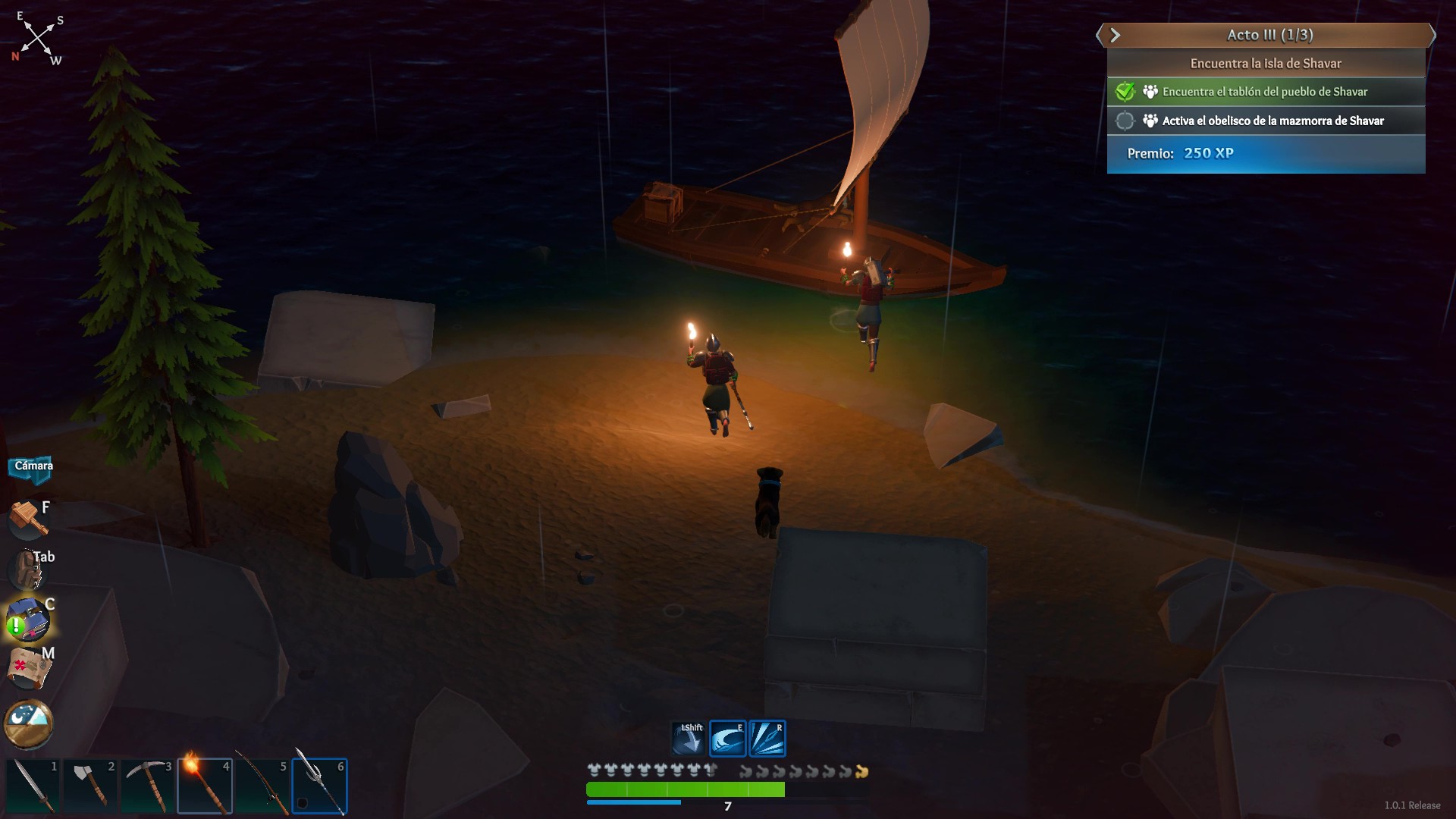This screenshot has height=819, width=1456.
Task: Click the compass in the corner
Action: tap(38, 38)
